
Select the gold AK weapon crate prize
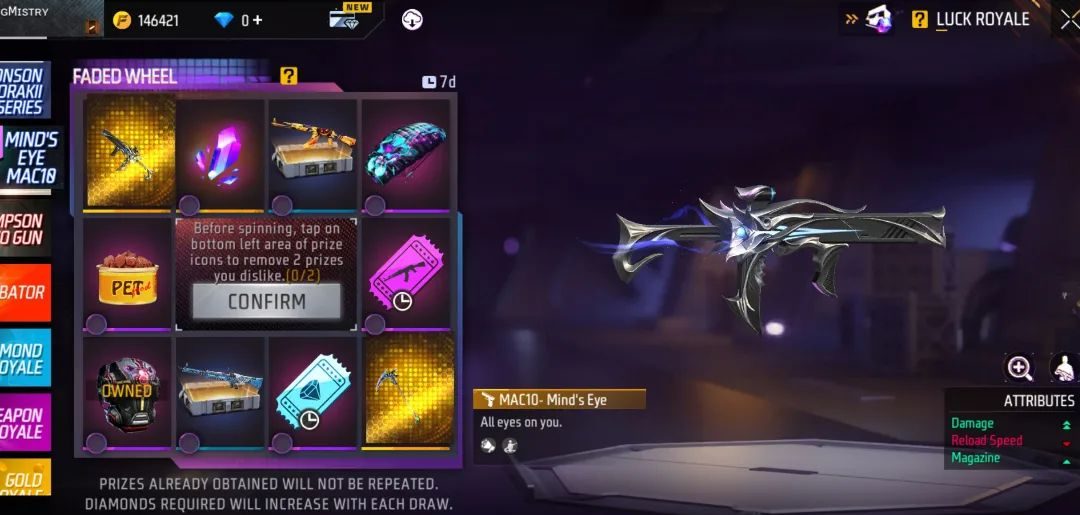312,154
